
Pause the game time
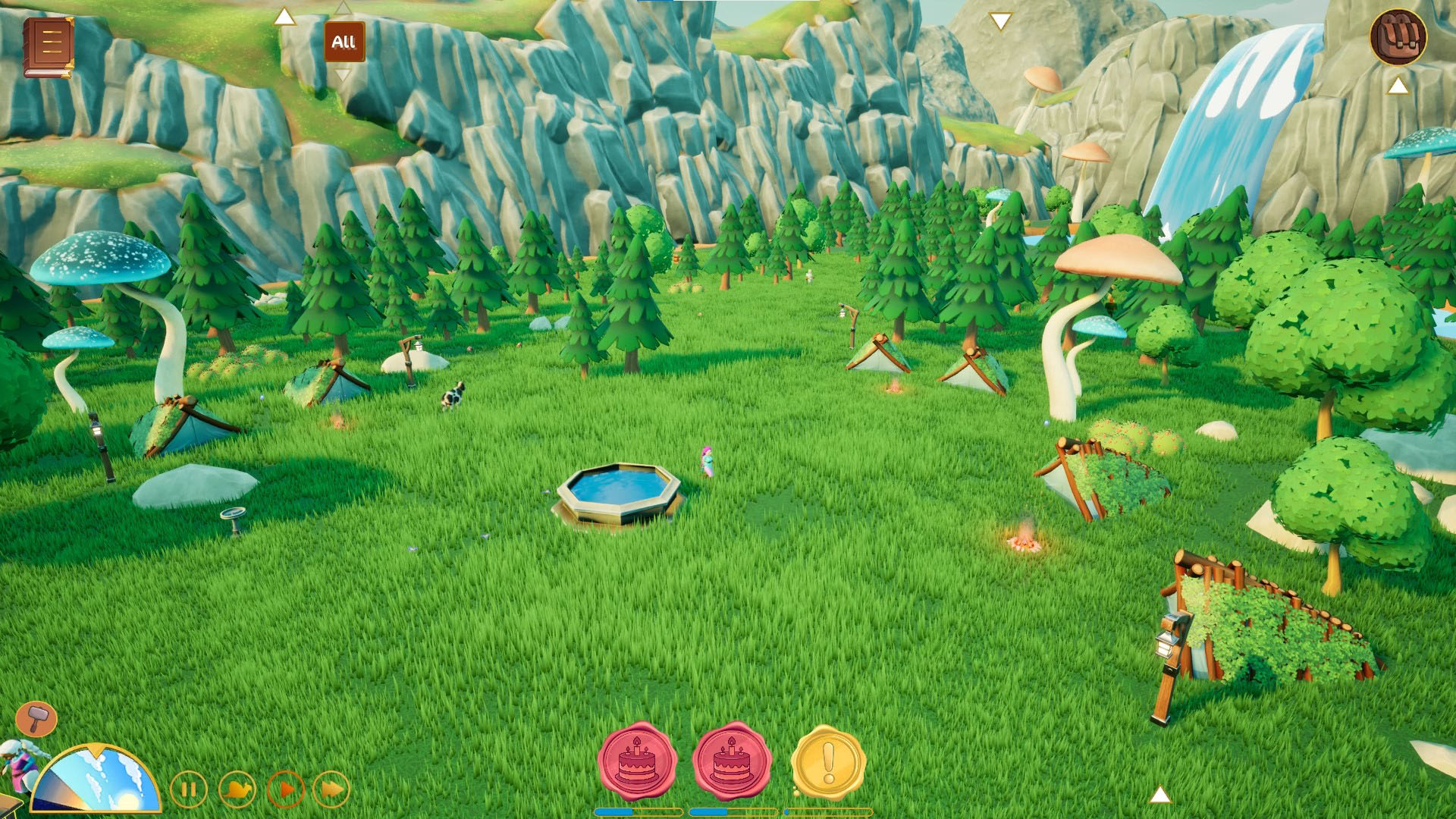pyautogui.click(x=188, y=790)
